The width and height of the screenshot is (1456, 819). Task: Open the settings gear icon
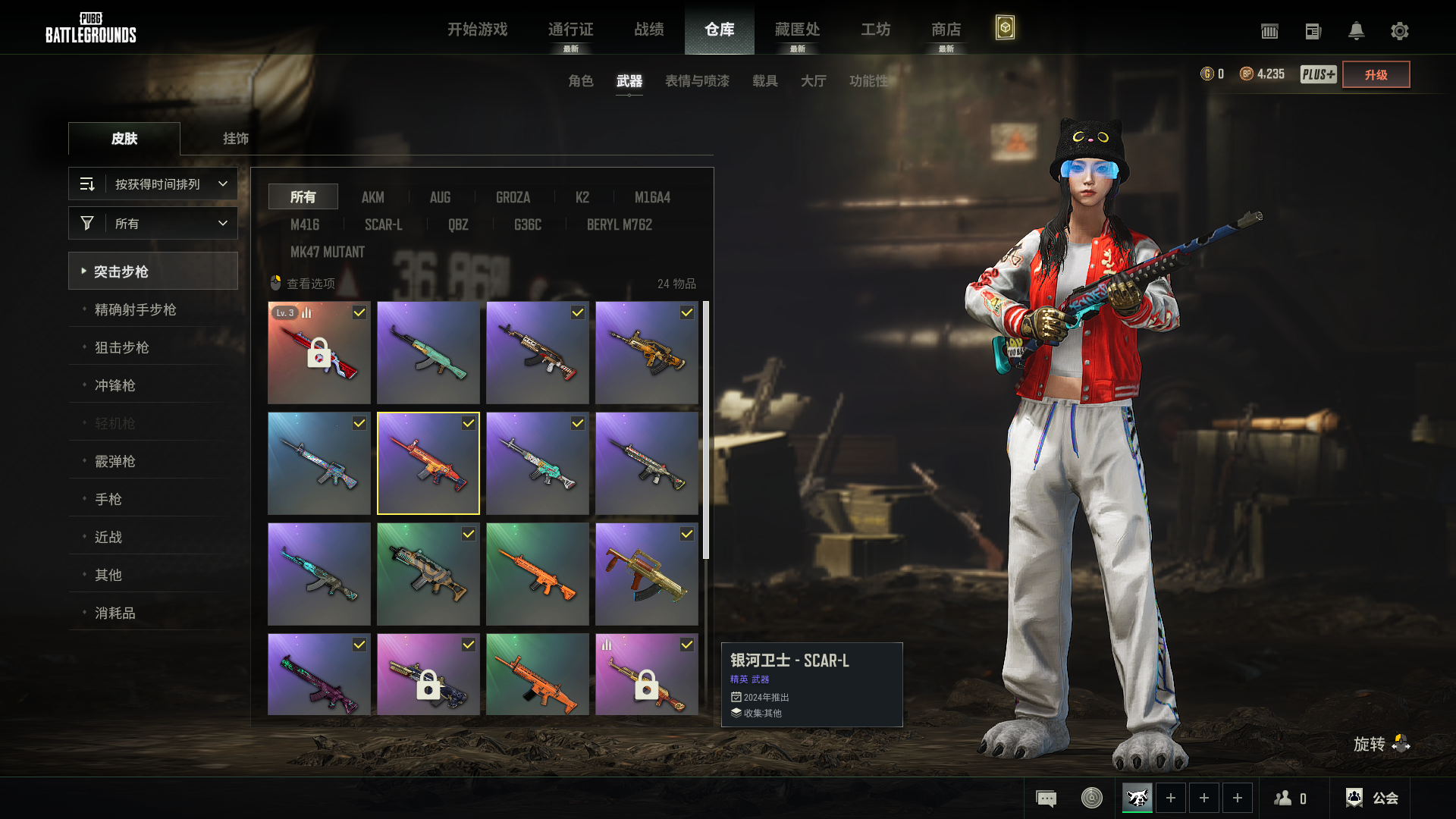pos(1399,31)
